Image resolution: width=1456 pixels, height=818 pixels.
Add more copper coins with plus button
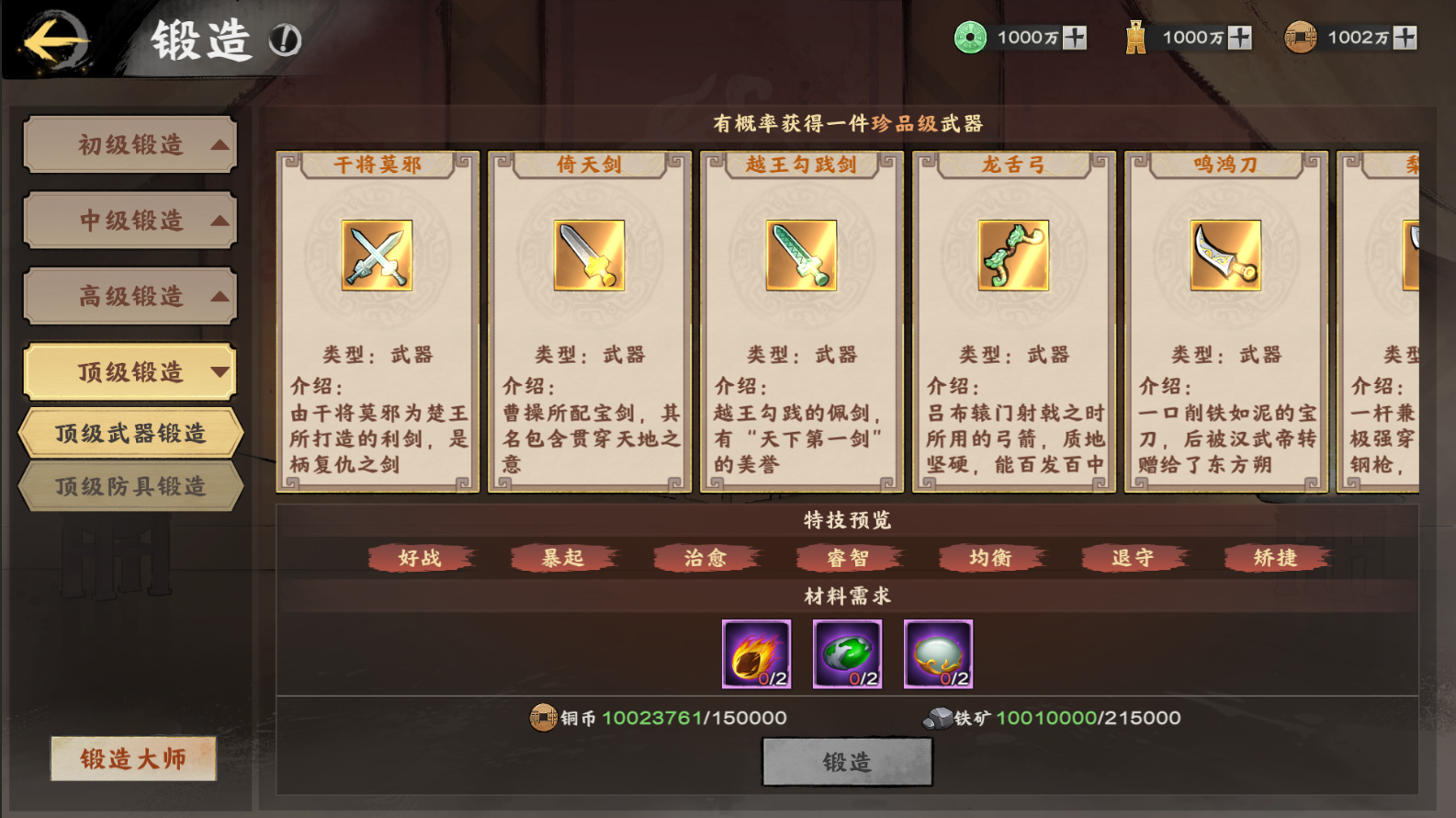1405,38
